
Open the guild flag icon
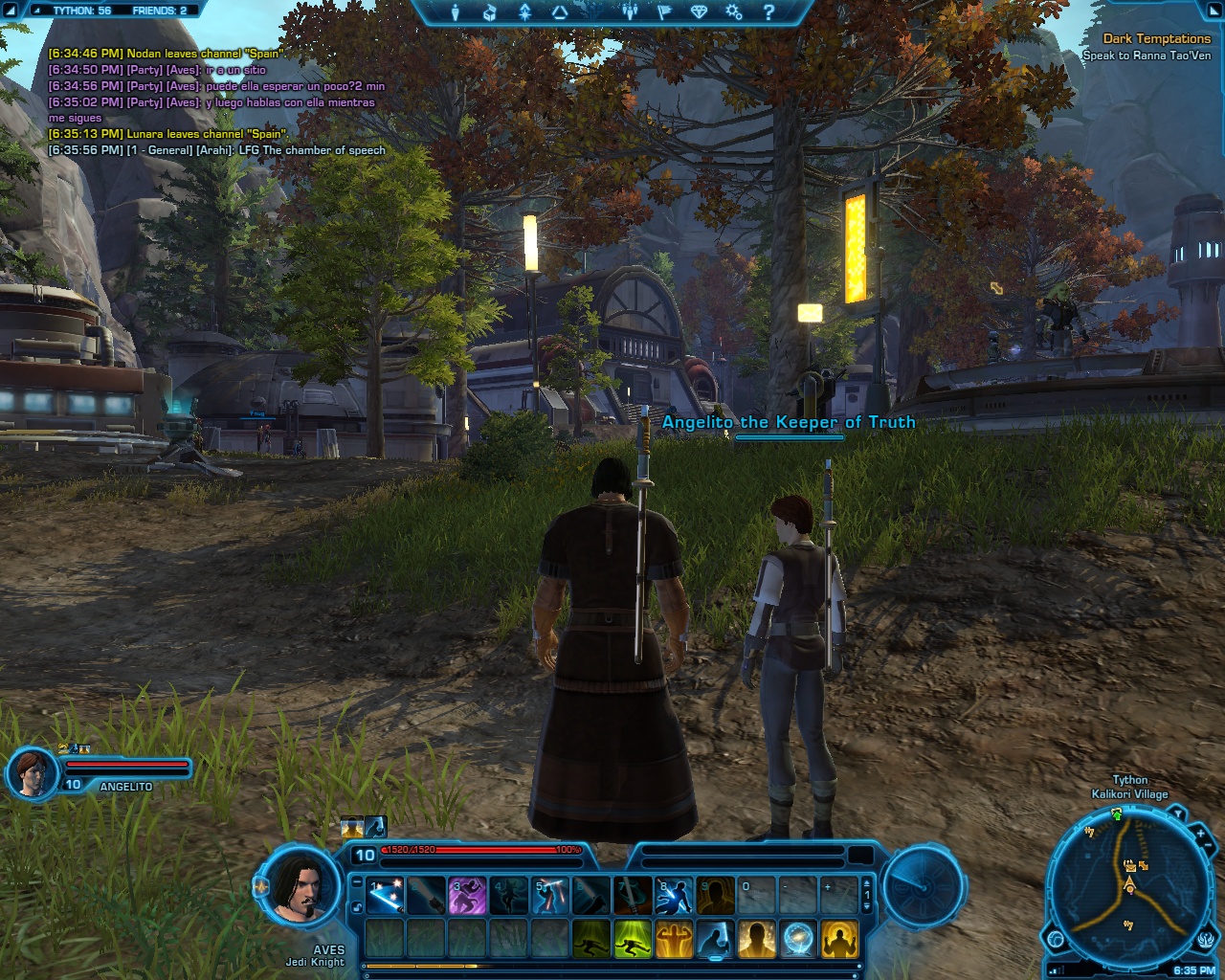click(x=665, y=12)
